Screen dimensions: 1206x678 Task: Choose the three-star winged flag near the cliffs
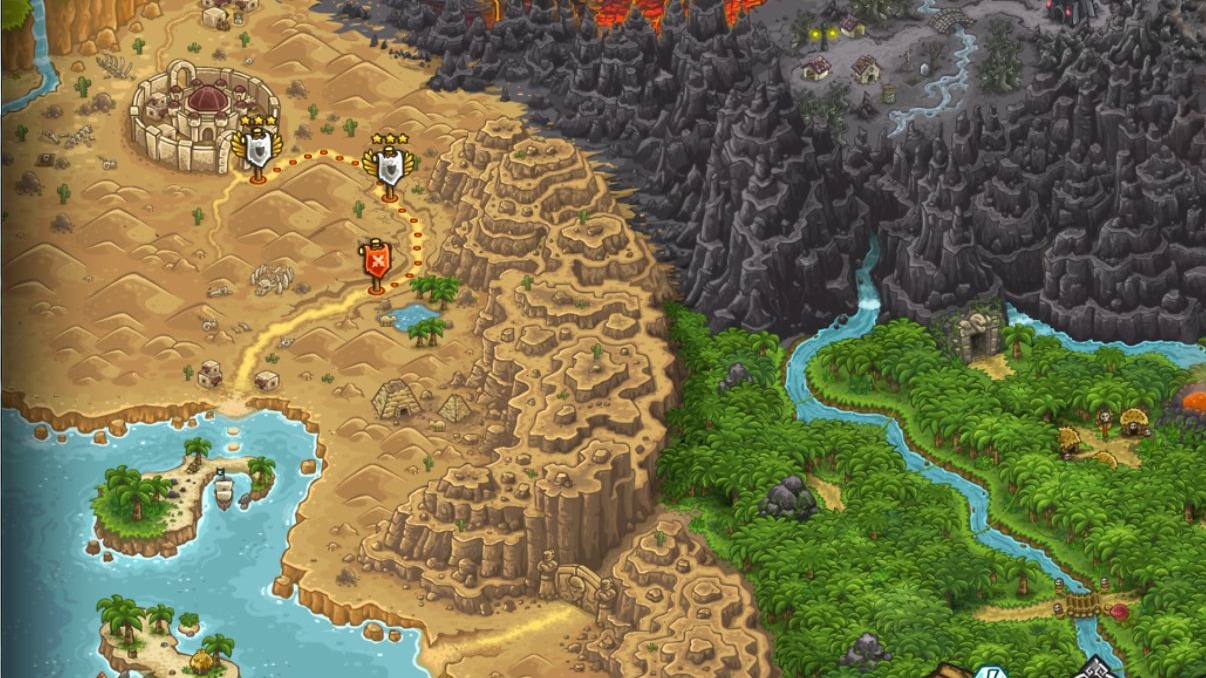click(388, 168)
